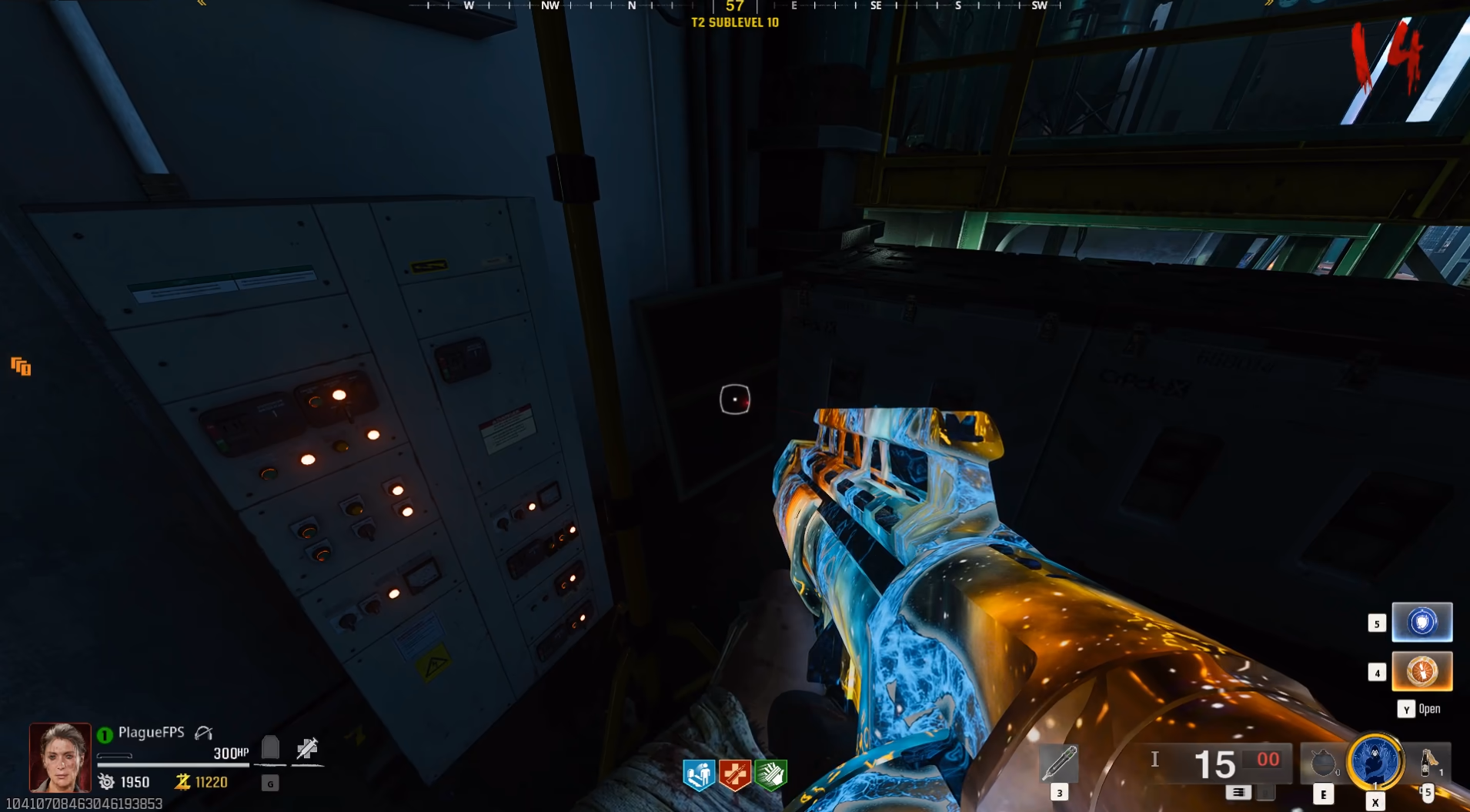This screenshot has width=1470, height=812.
Task: Use the orange GobbleGum slot
Action: pyautogui.click(x=1422, y=671)
